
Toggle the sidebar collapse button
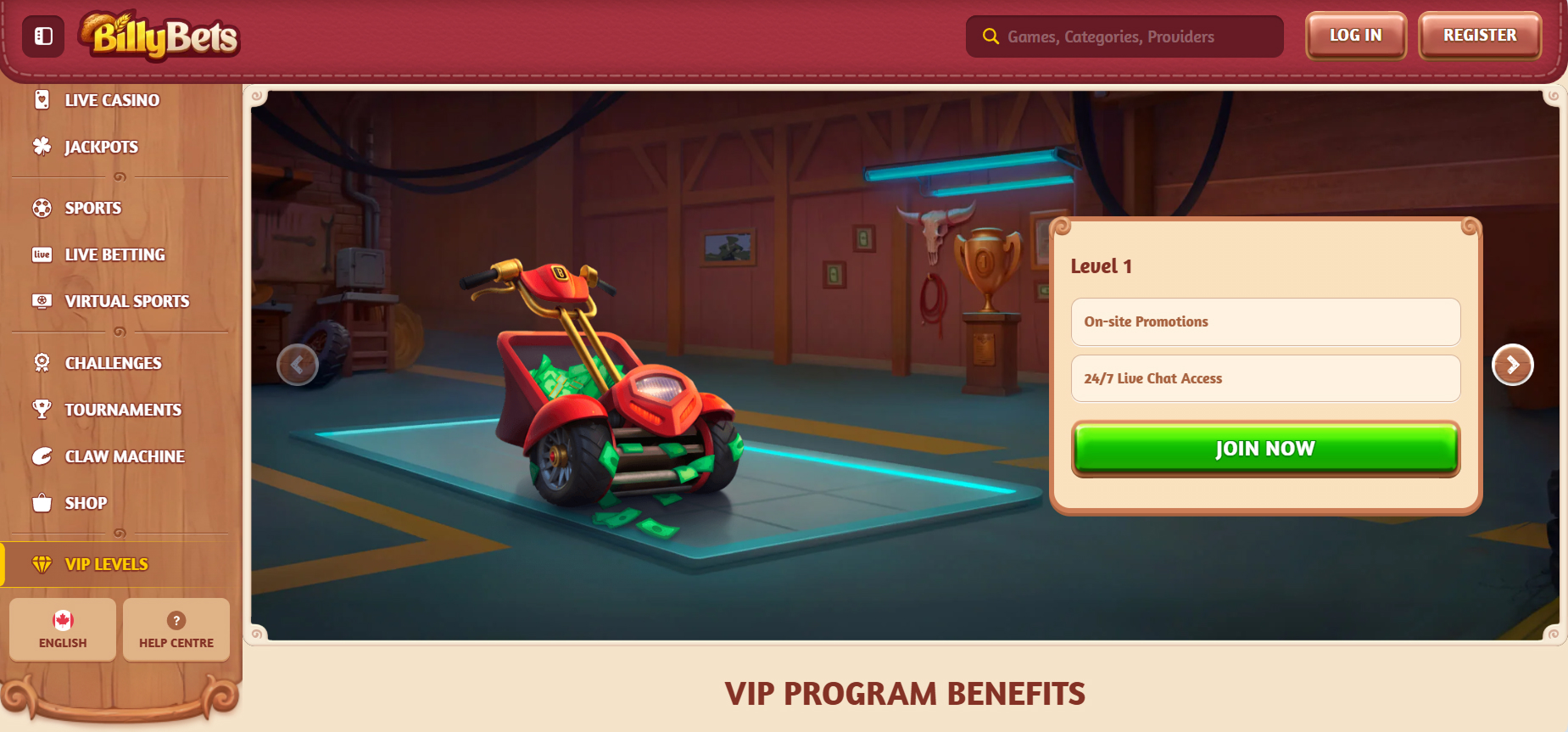point(43,36)
